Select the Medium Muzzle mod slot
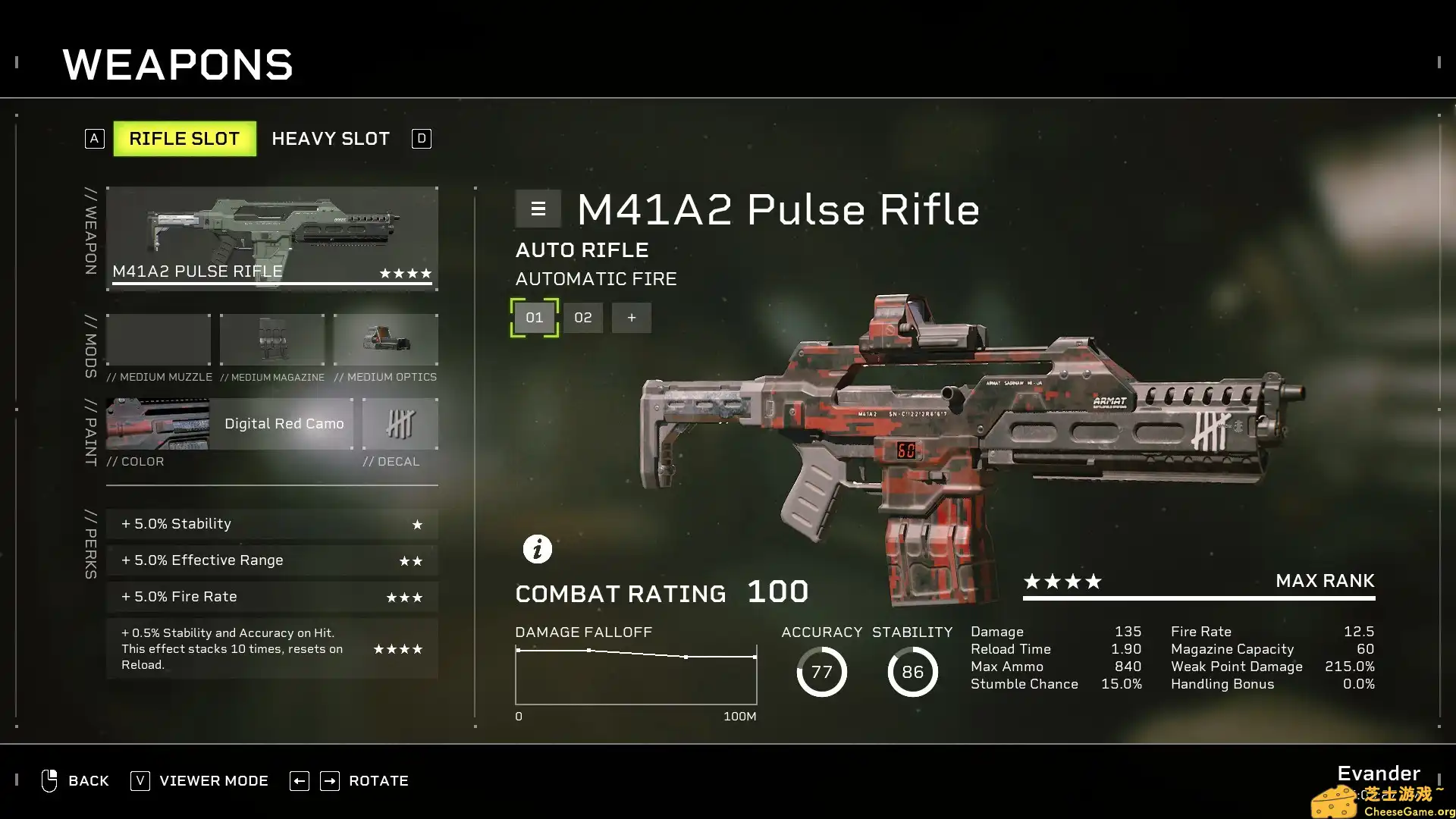This screenshot has width=1456, height=819. (158, 339)
